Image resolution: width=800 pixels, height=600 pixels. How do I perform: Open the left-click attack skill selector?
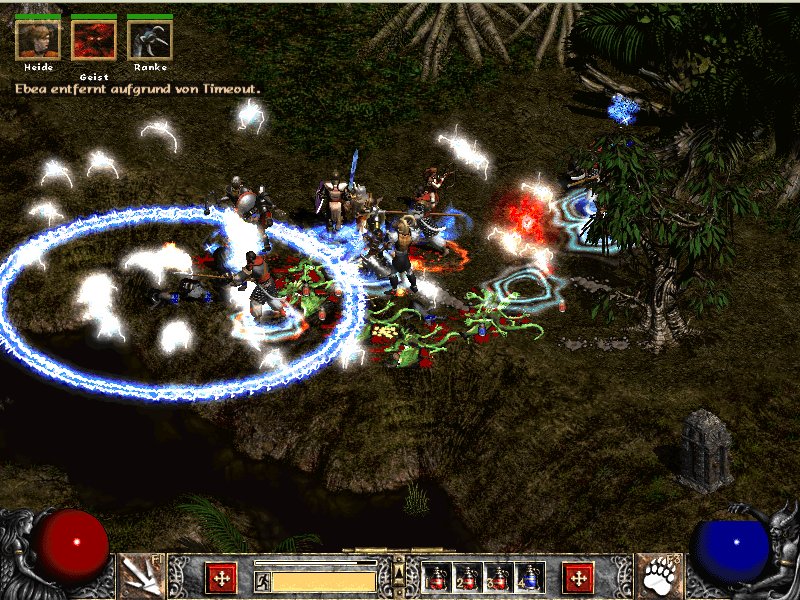coord(141,577)
